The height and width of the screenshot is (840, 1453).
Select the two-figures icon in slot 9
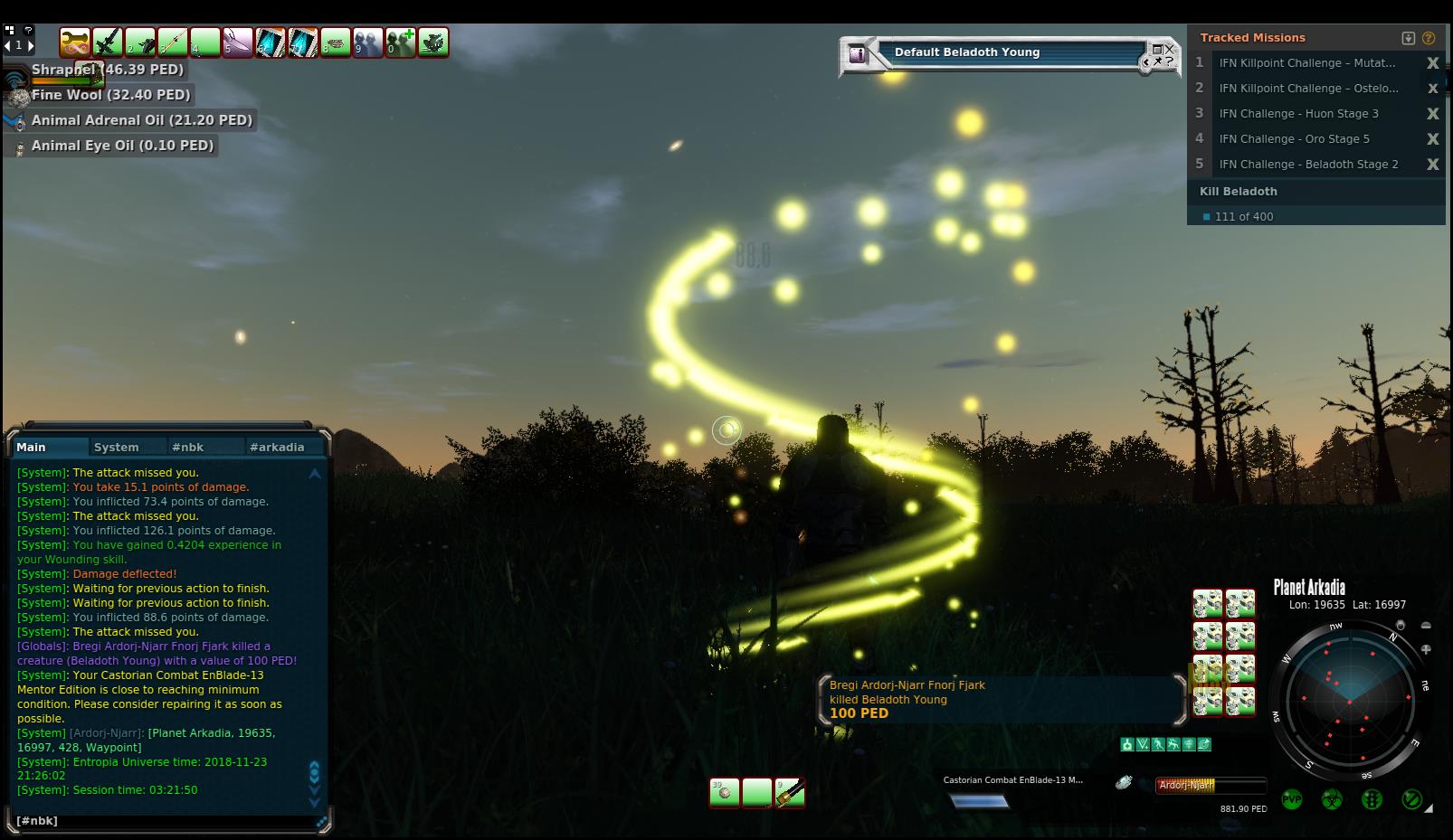[368, 42]
